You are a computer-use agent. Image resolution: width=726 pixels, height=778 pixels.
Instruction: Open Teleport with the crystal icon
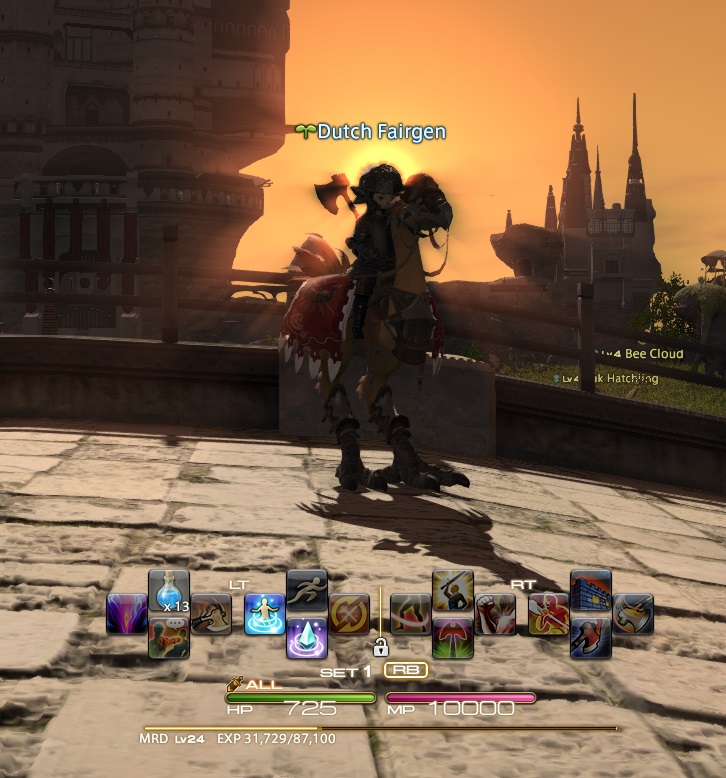[307, 636]
